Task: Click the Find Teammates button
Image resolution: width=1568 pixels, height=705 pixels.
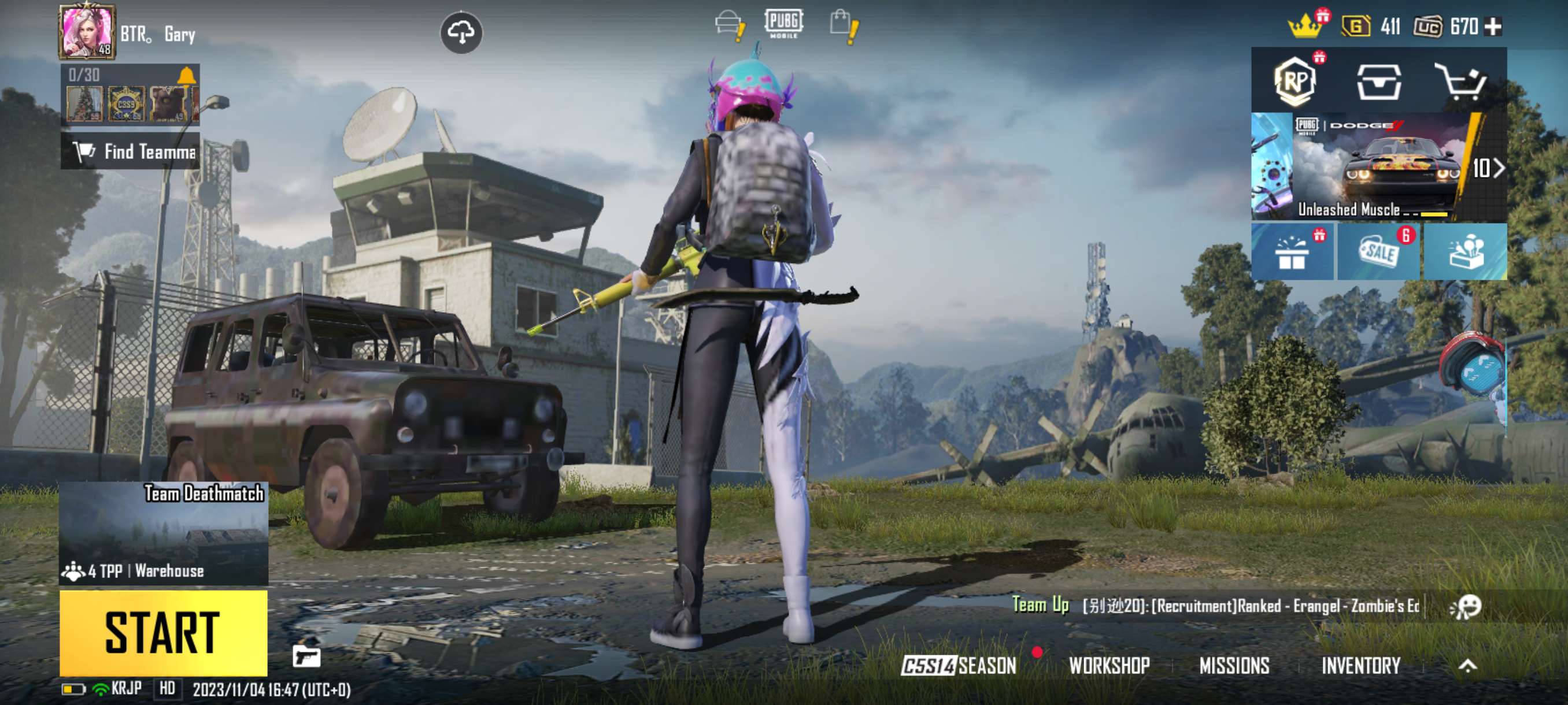Action: click(135, 152)
